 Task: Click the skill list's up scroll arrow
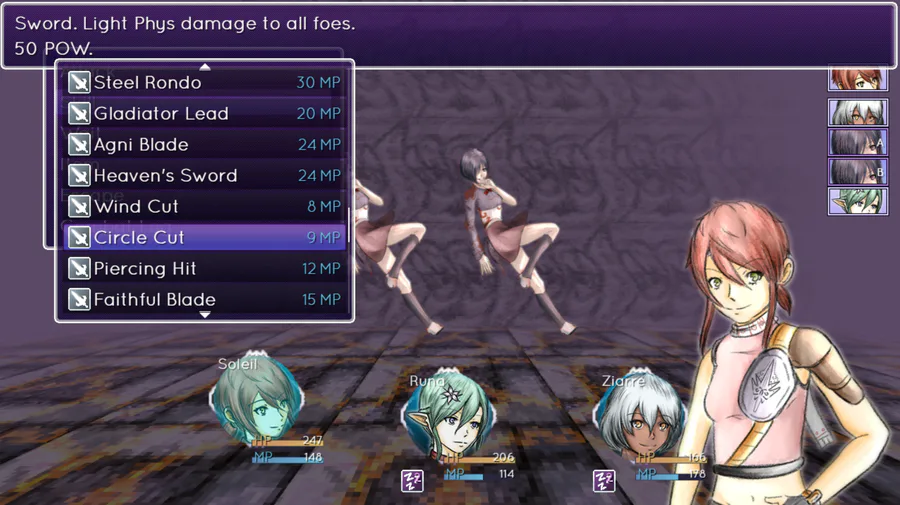click(x=205, y=67)
